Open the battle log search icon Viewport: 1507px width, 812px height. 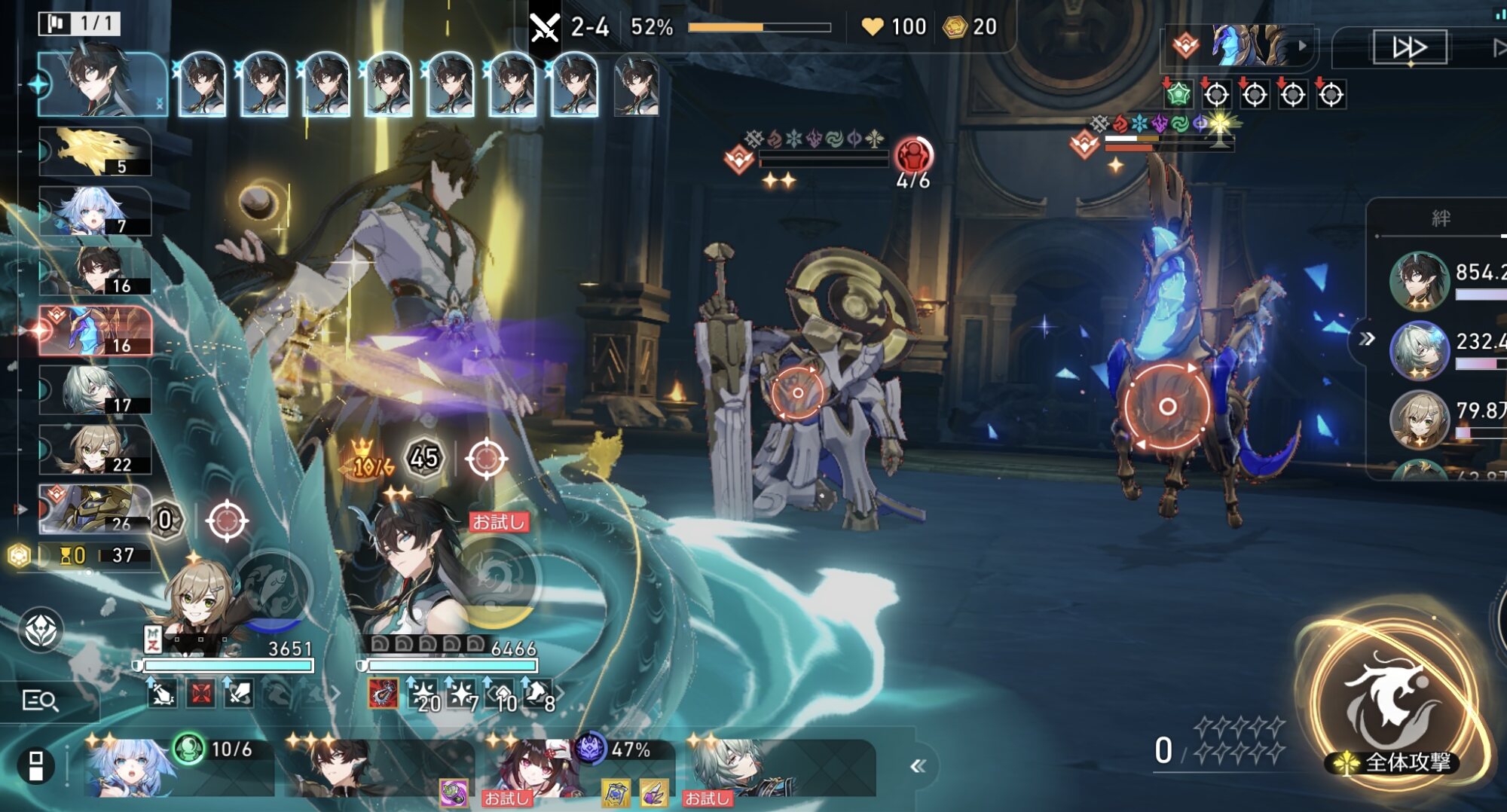[40, 701]
